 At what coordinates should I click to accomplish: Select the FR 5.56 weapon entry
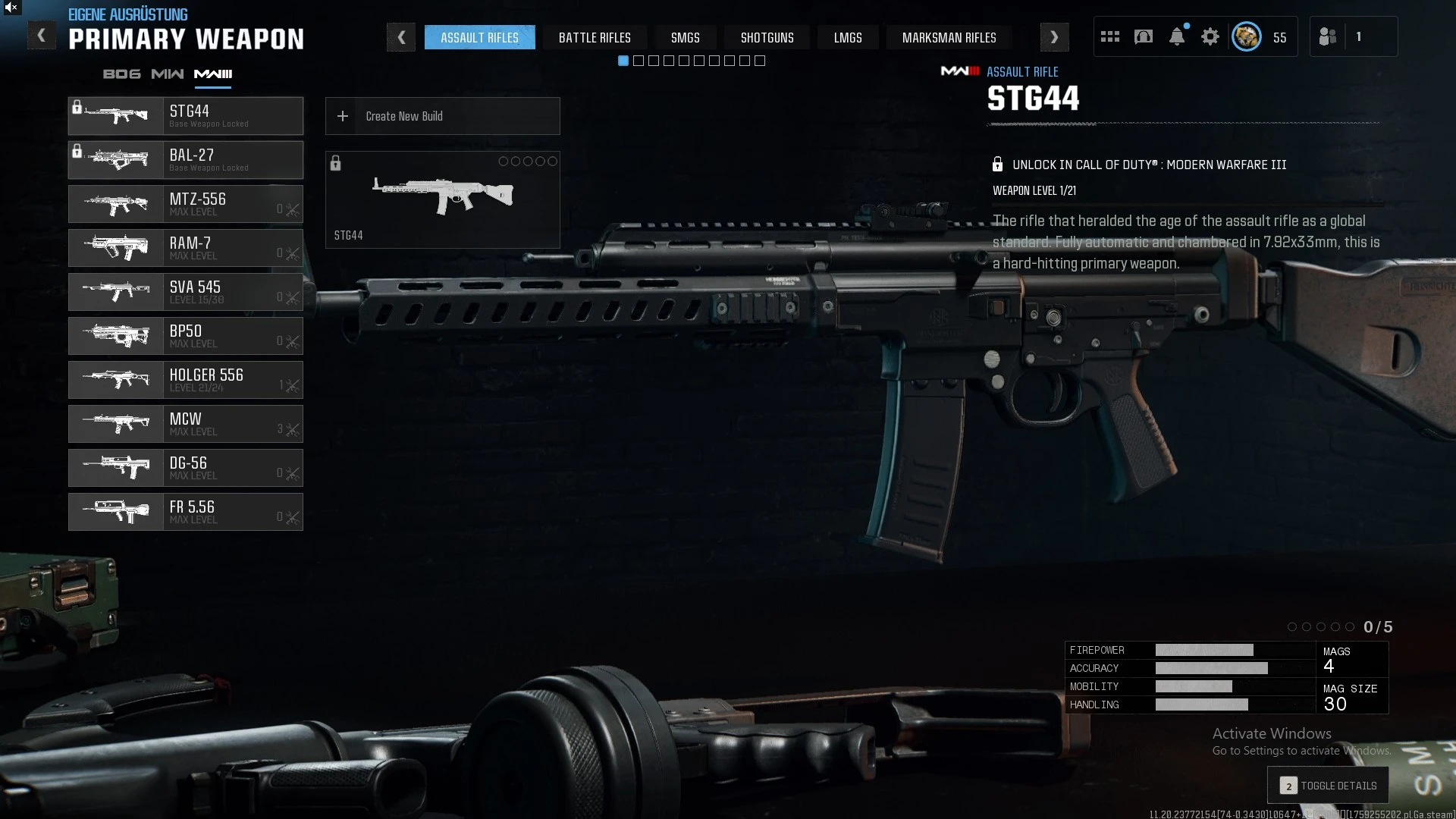(186, 512)
